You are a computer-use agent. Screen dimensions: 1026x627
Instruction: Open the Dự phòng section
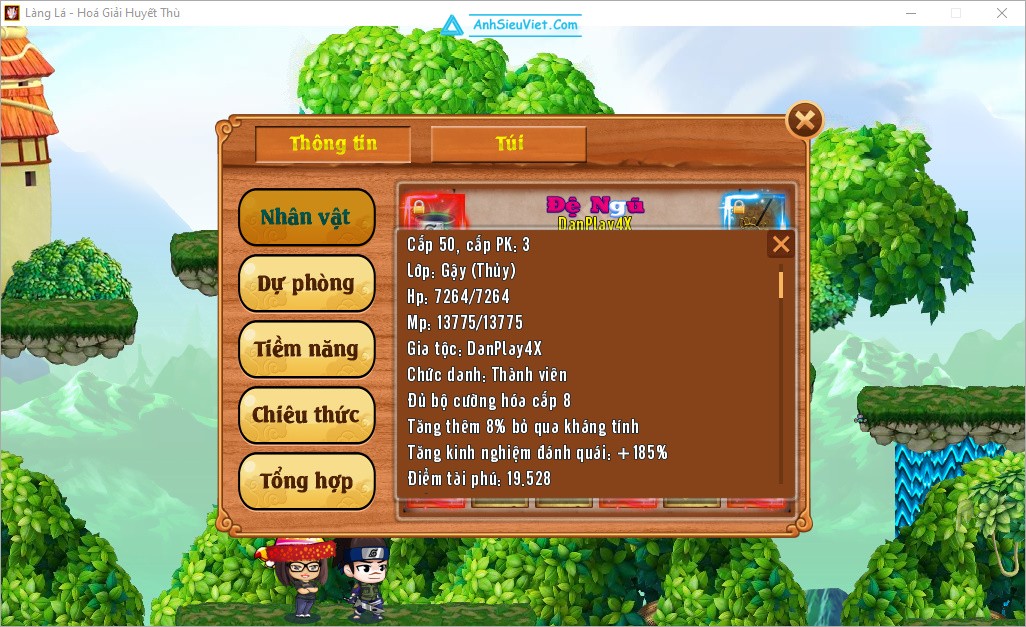[x=306, y=283]
